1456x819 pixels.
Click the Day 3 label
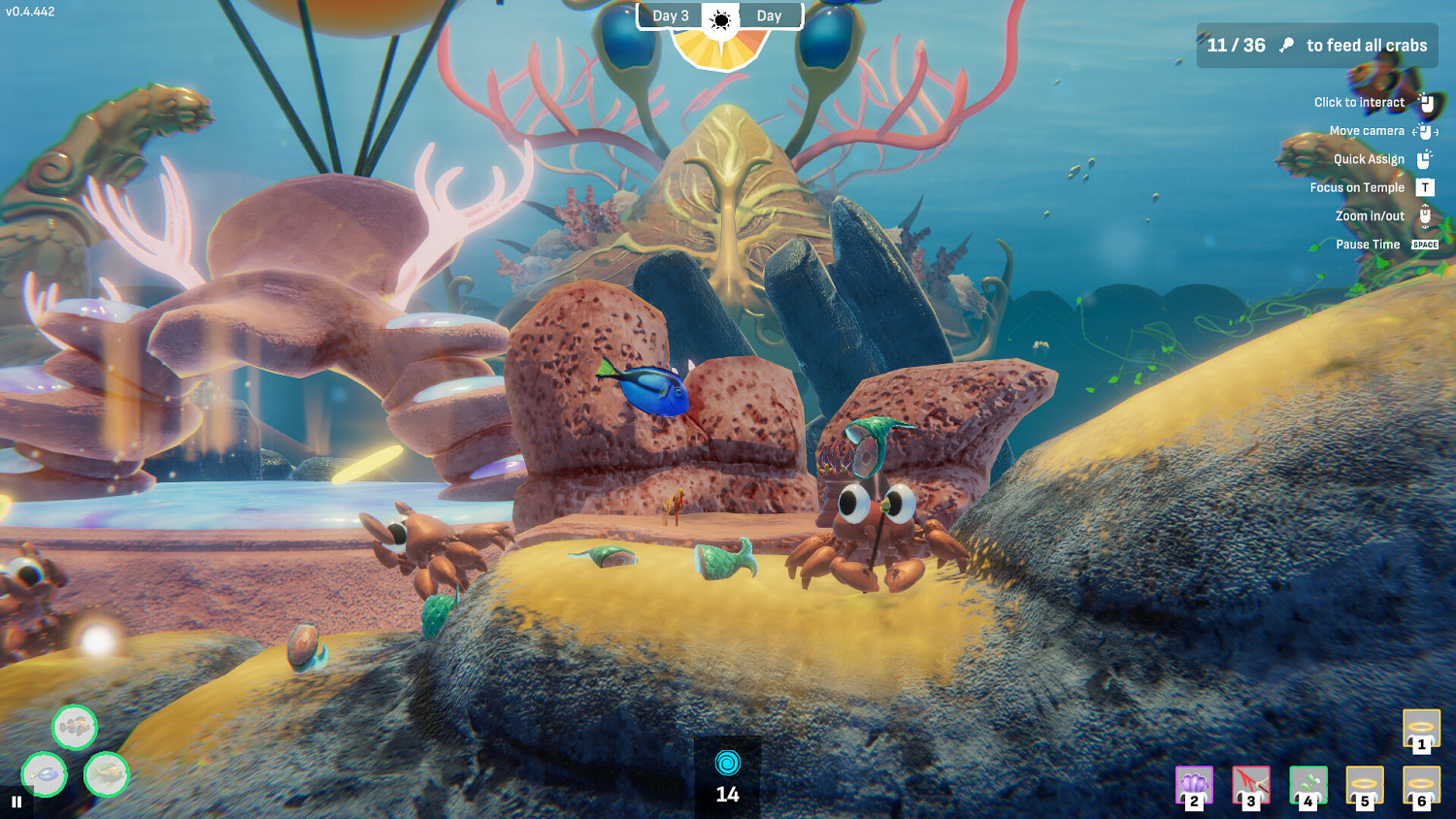(x=671, y=16)
